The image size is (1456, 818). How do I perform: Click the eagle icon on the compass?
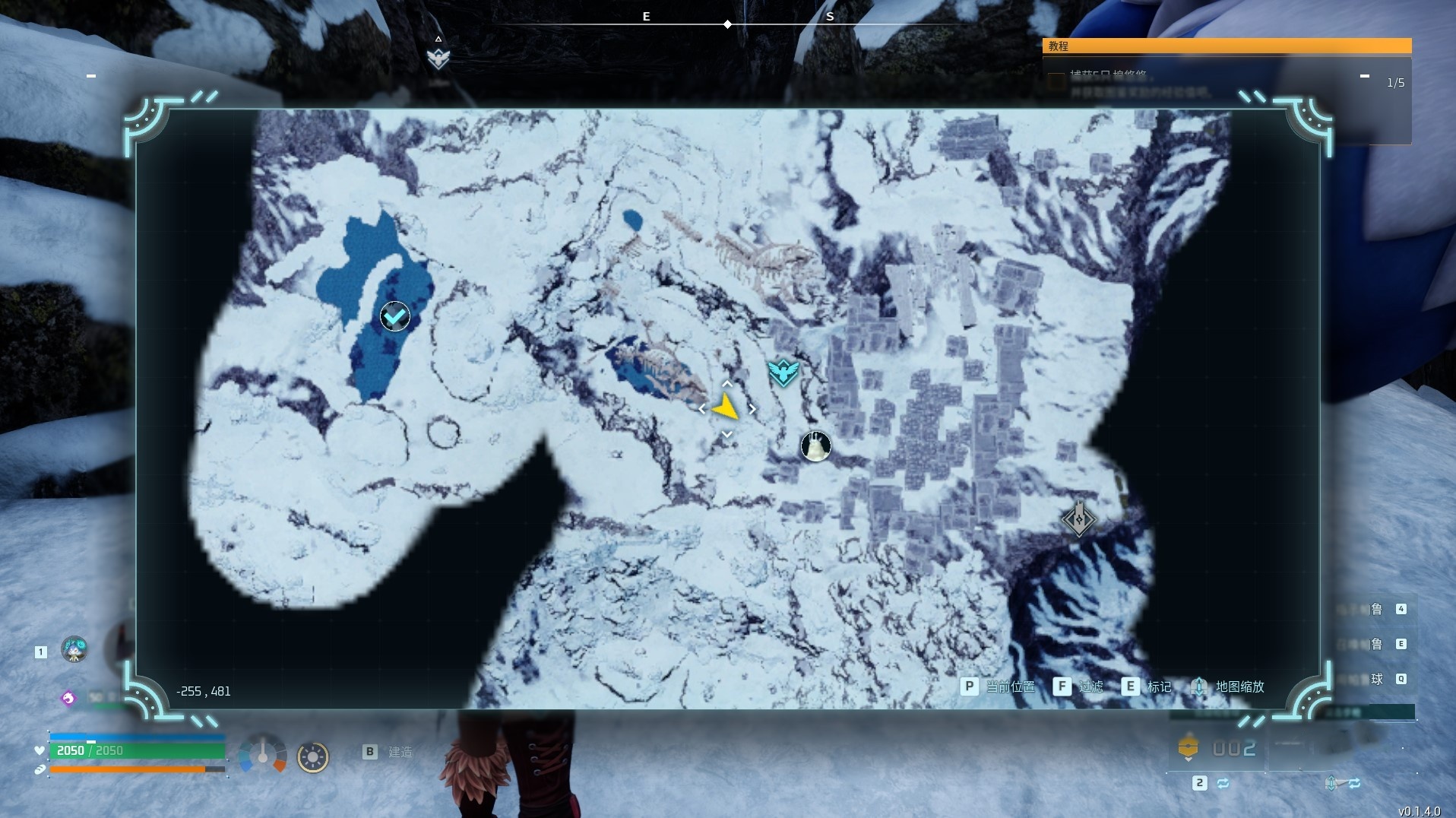438,57
